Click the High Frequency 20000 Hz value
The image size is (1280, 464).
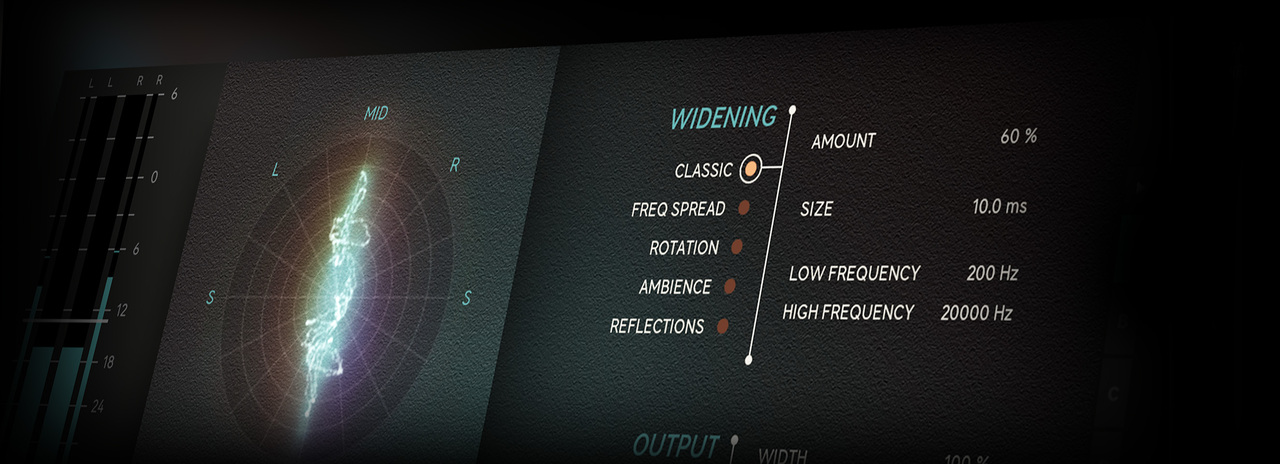point(976,313)
